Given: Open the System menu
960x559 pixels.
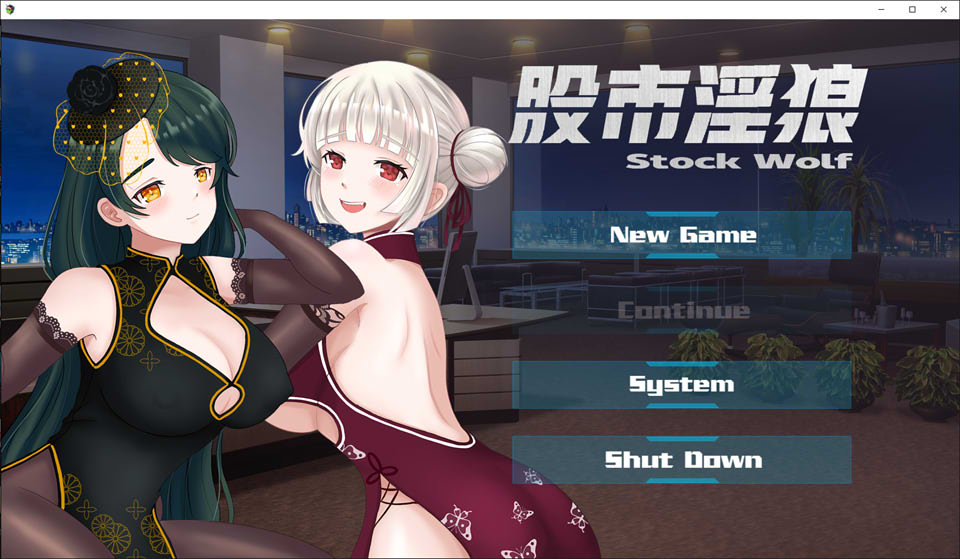Looking at the screenshot, I should [682, 385].
